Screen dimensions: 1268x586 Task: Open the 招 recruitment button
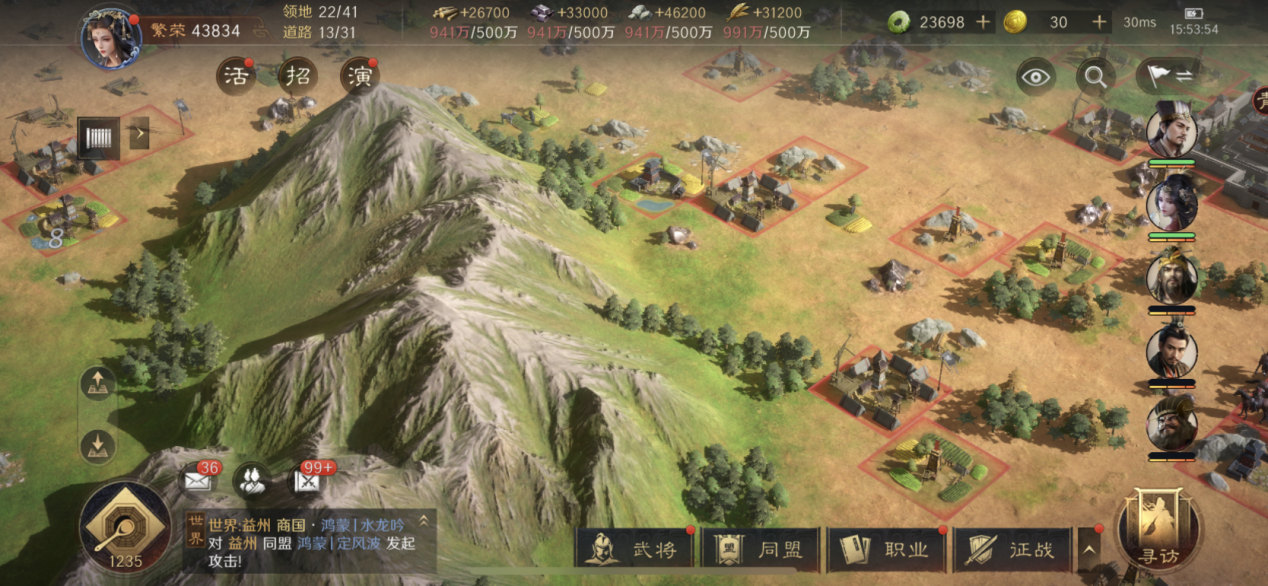tap(297, 77)
